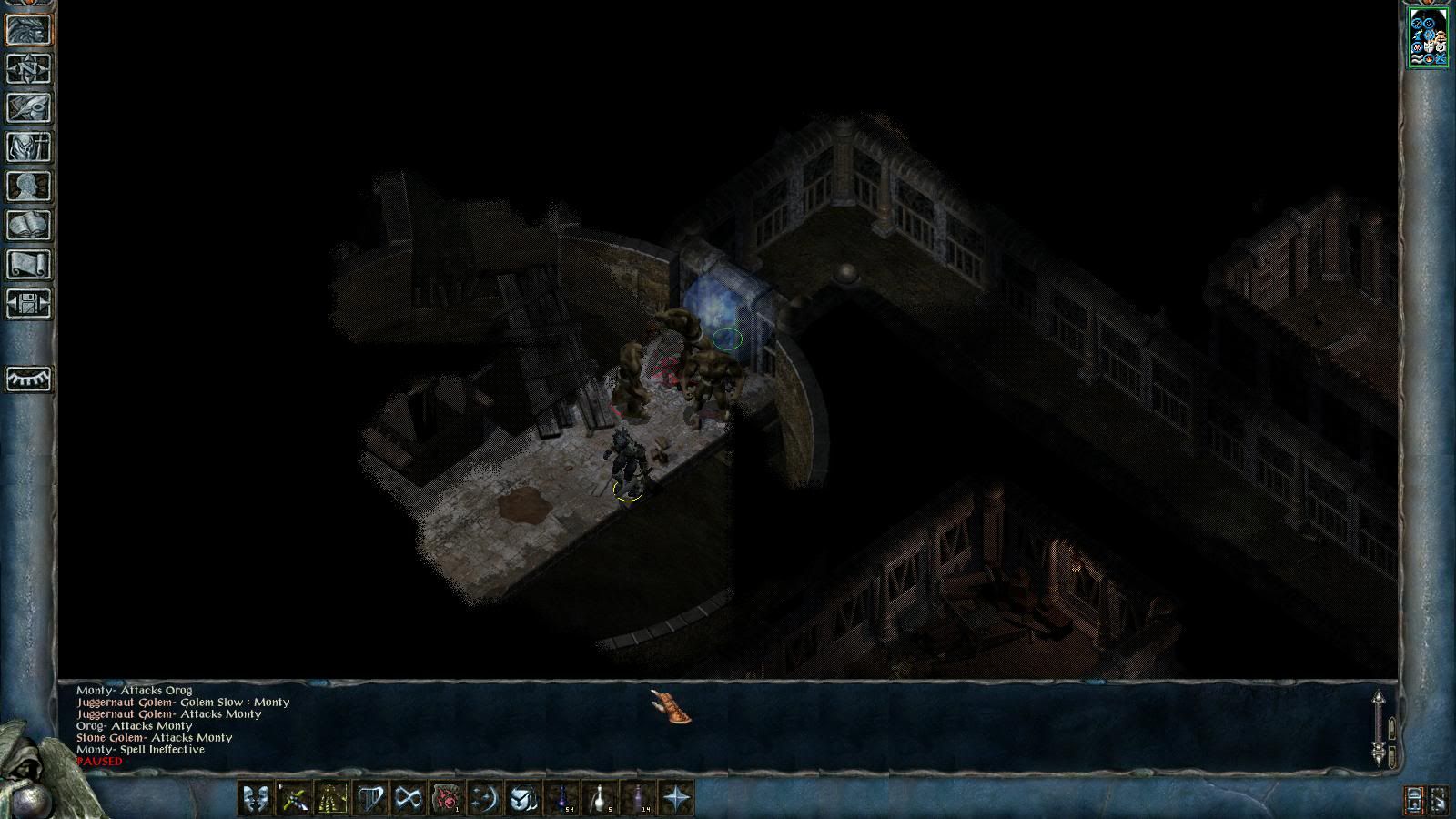Open the priest scroll button
1456x819 pixels.
click(x=29, y=264)
